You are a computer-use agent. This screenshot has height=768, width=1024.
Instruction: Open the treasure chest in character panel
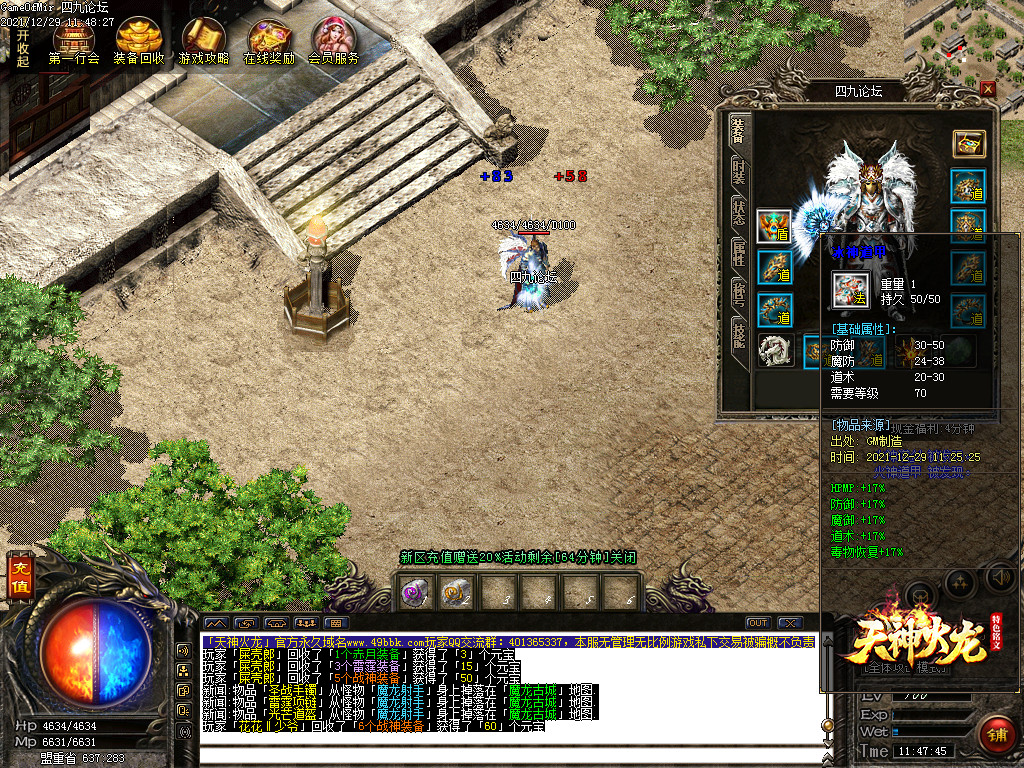968,143
